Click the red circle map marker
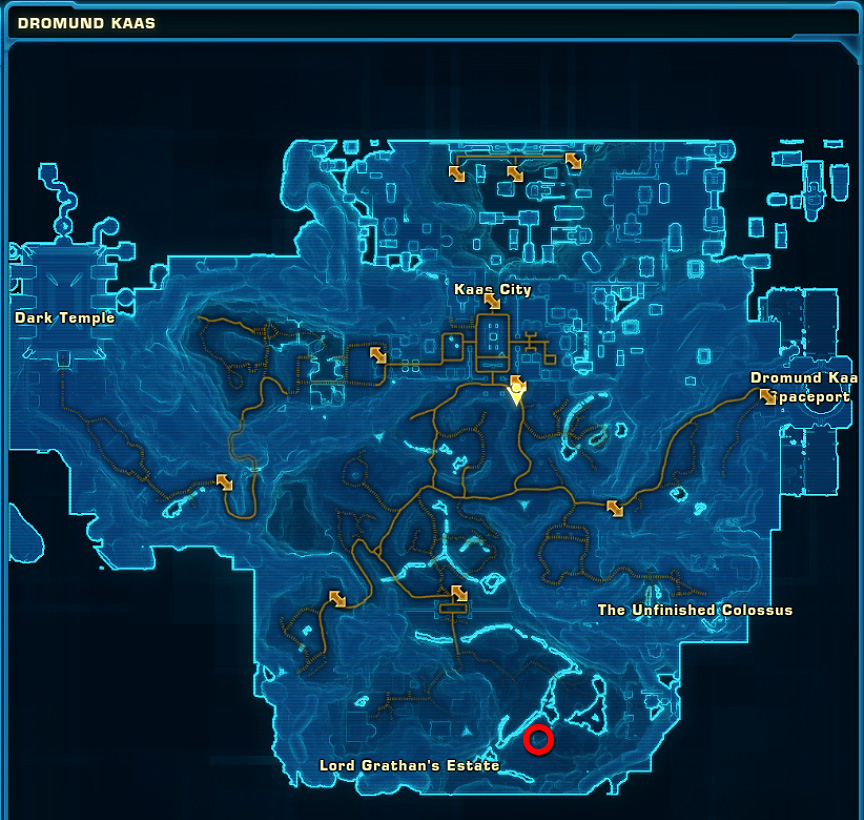This screenshot has width=864, height=820. click(539, 740)
